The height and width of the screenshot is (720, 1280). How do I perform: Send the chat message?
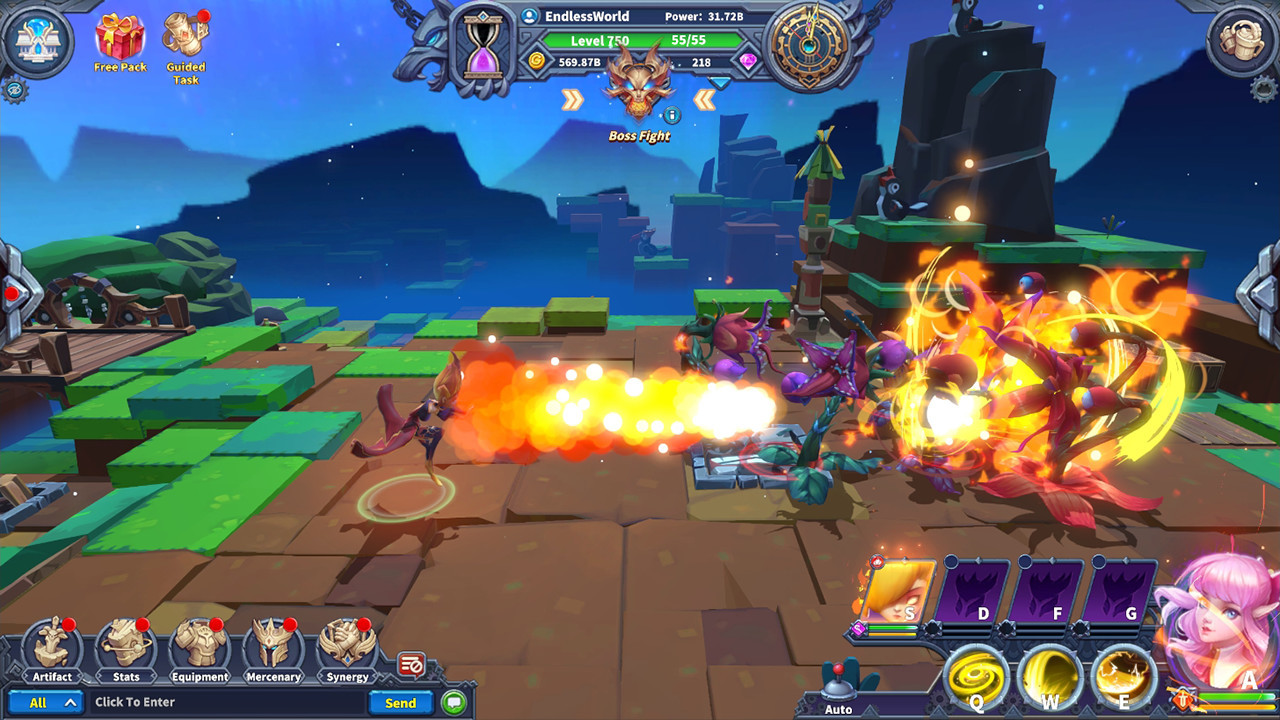[400, 702]
